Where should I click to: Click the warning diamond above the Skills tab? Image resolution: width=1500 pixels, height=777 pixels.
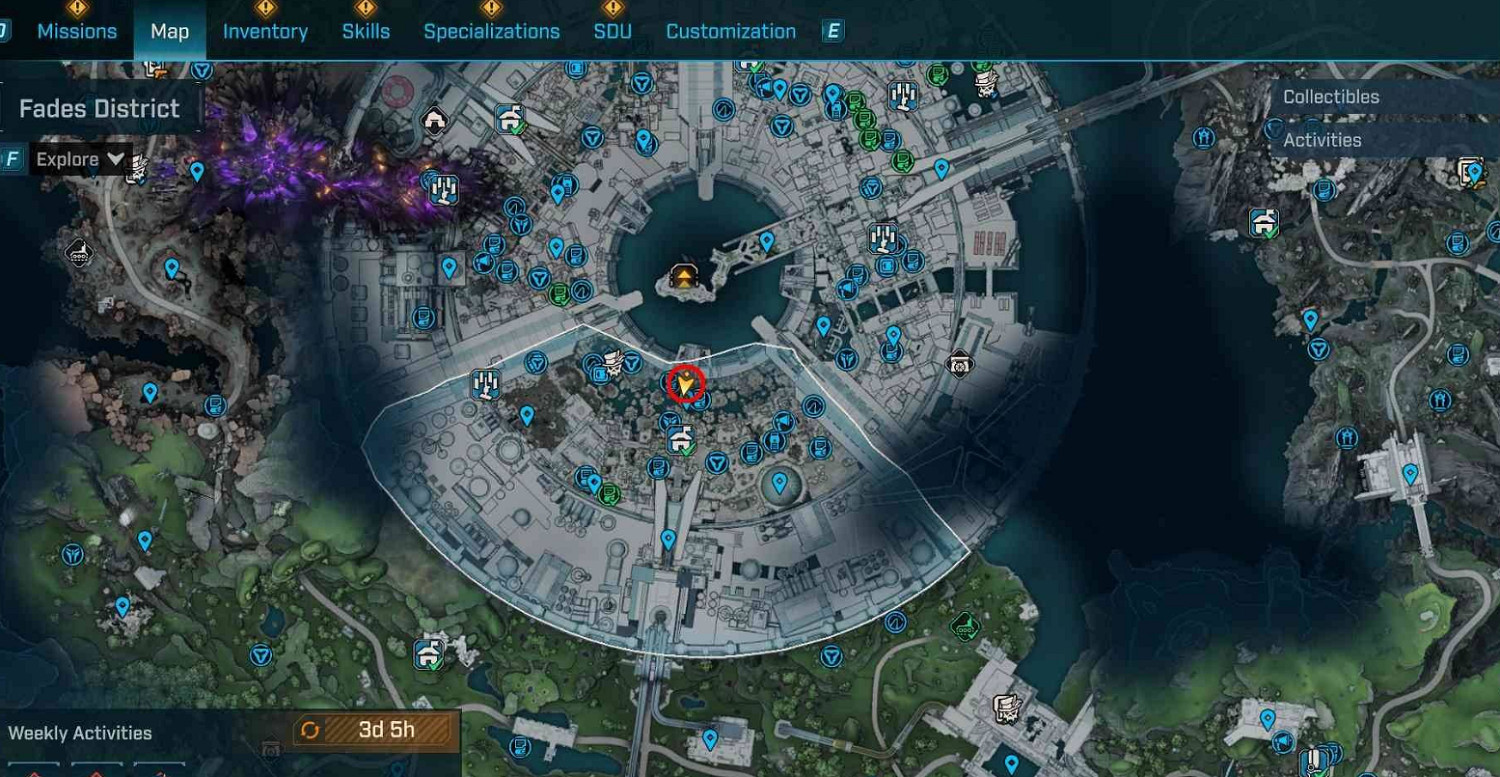coord(366,8)
